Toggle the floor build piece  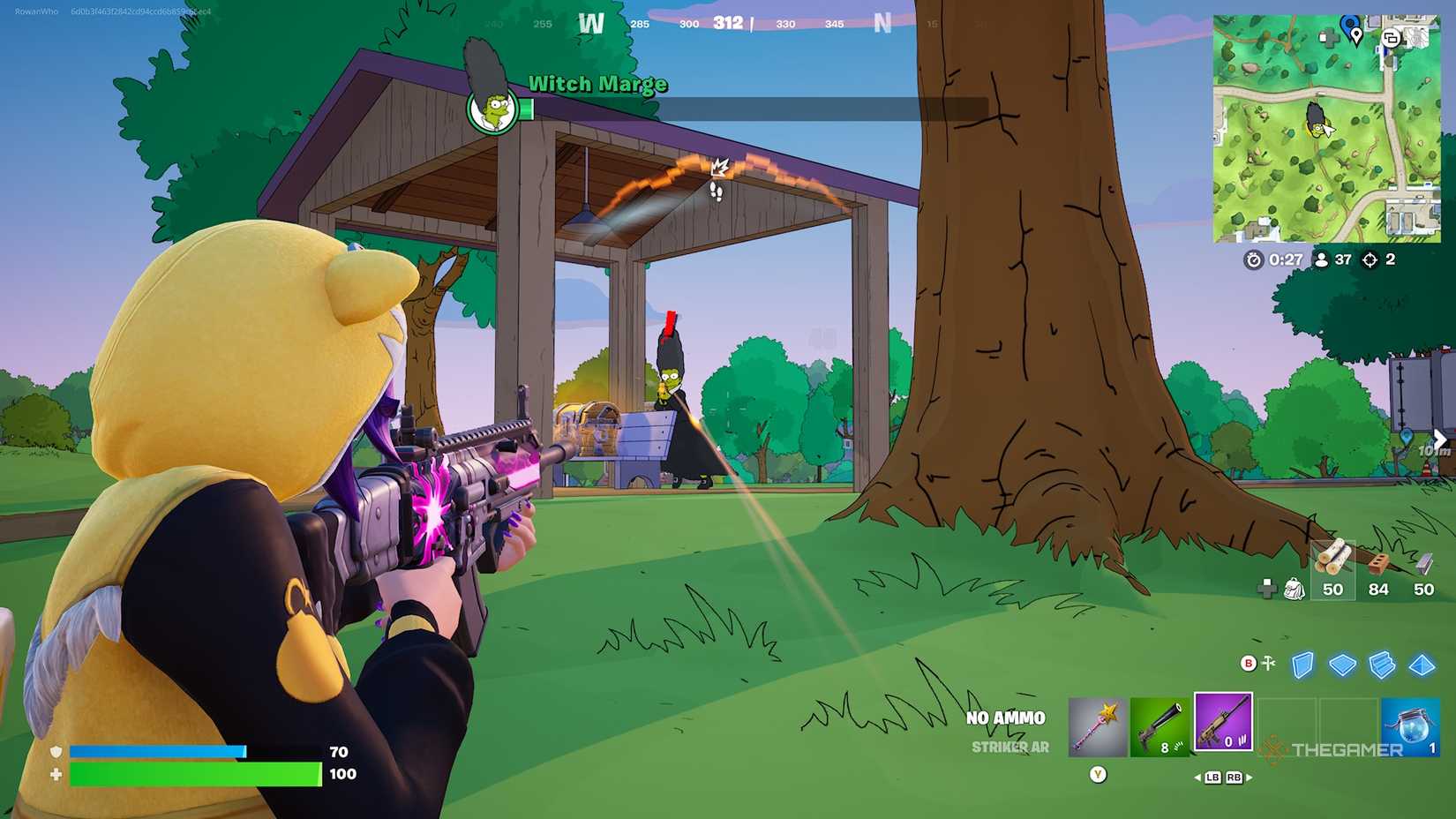[1344, 665]
